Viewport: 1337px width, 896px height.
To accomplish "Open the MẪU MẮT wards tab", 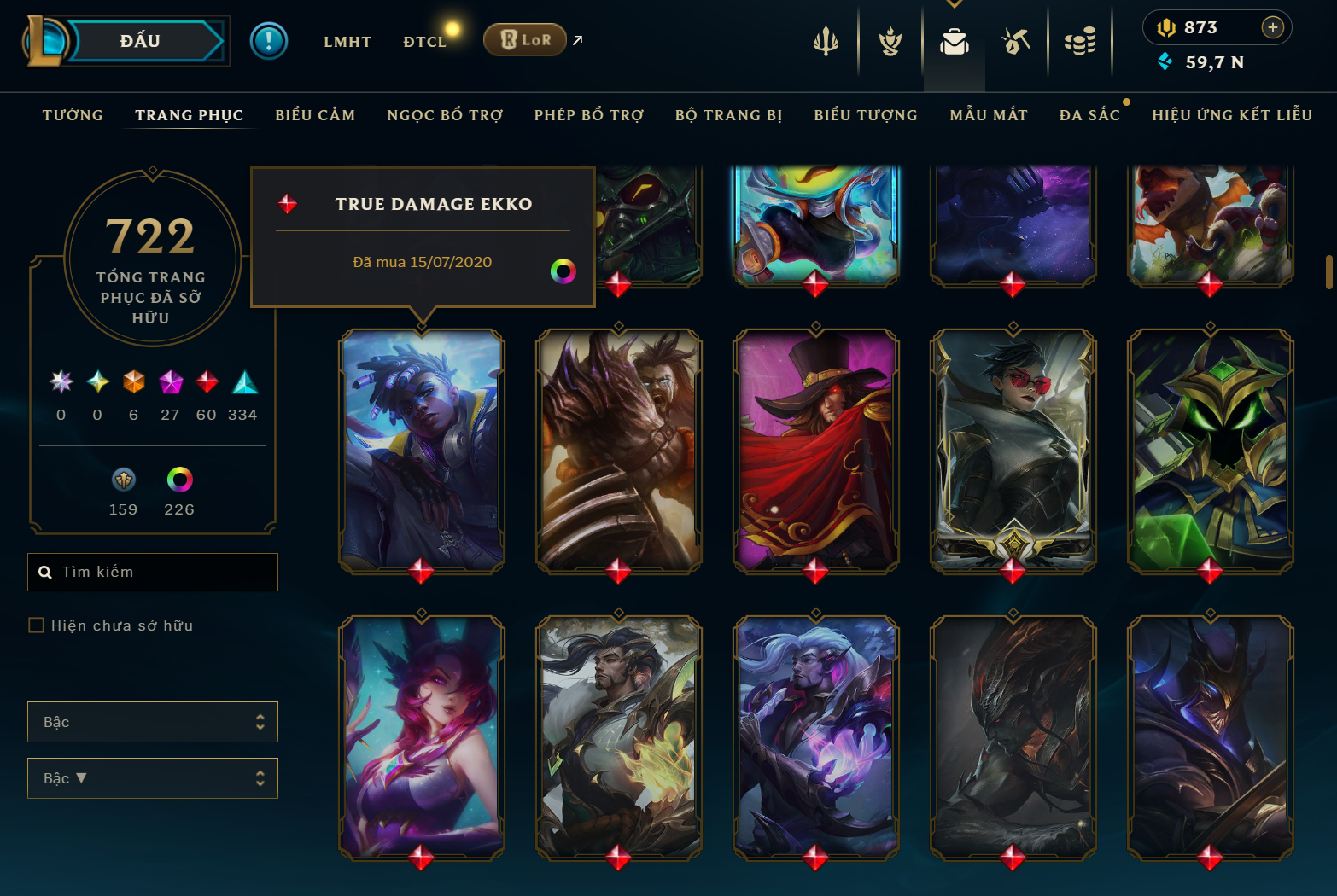I will 989,115.
